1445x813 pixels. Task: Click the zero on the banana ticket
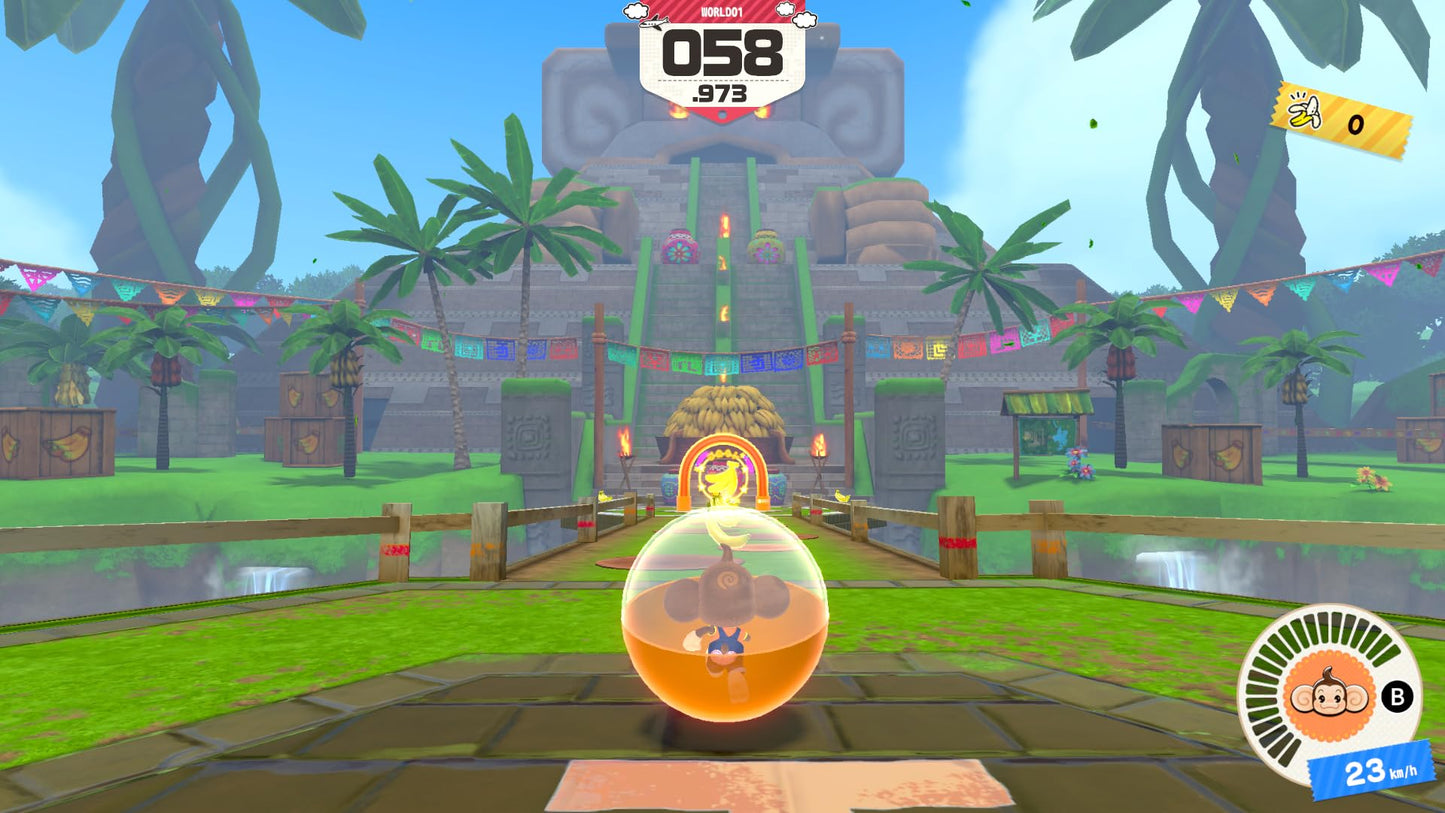1354,124
